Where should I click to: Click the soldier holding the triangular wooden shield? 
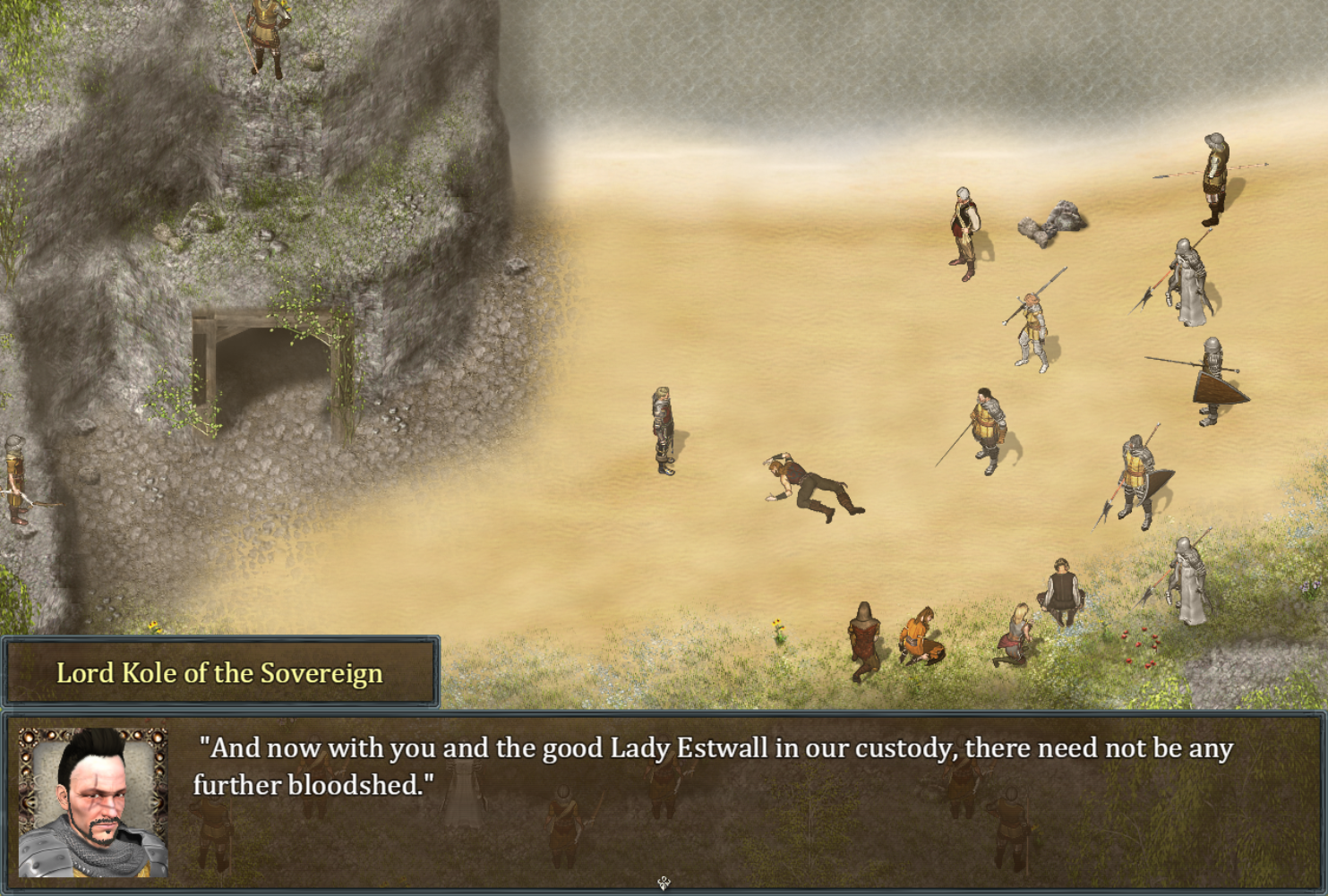1215,376
